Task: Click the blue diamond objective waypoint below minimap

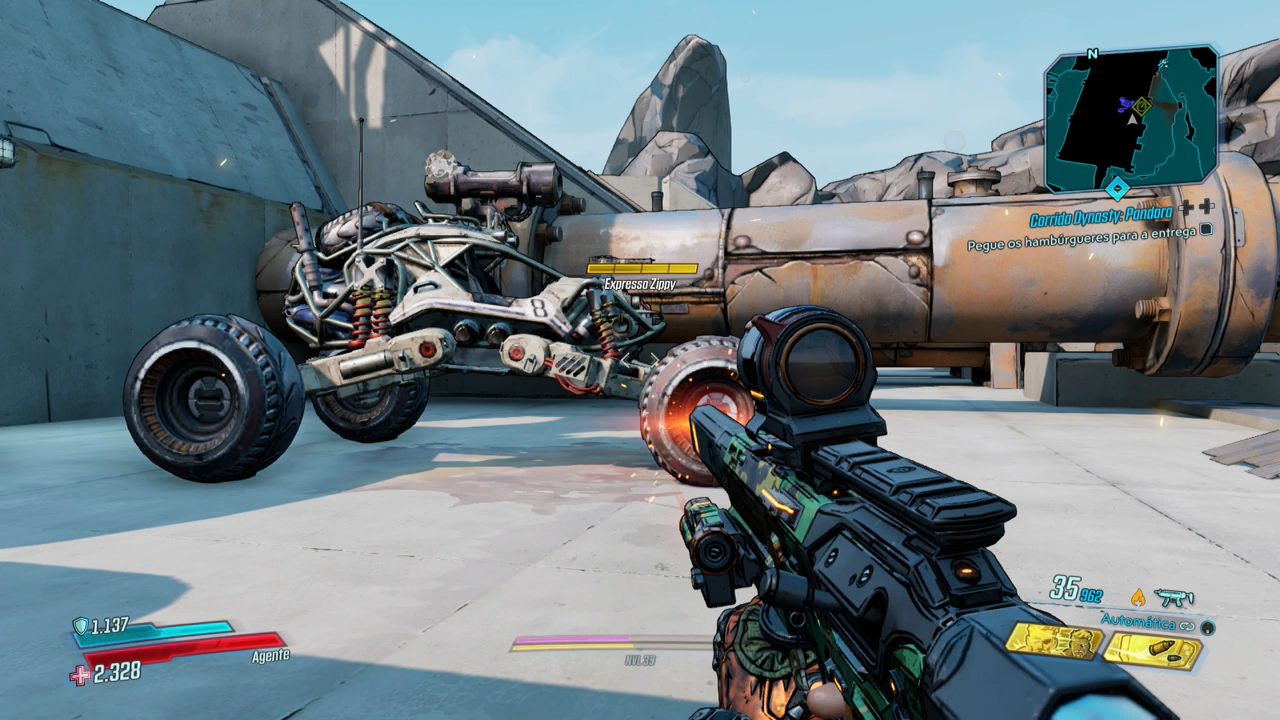Action: tap(1117, 187)
